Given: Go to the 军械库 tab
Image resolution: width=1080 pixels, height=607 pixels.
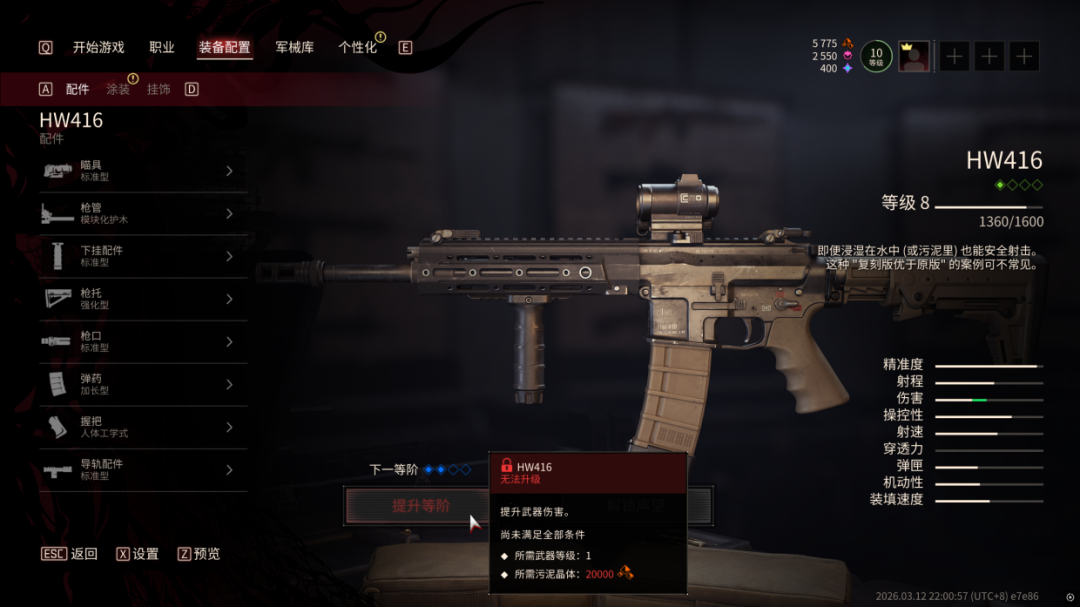Looking at the screenshot, I should point(294,47).
